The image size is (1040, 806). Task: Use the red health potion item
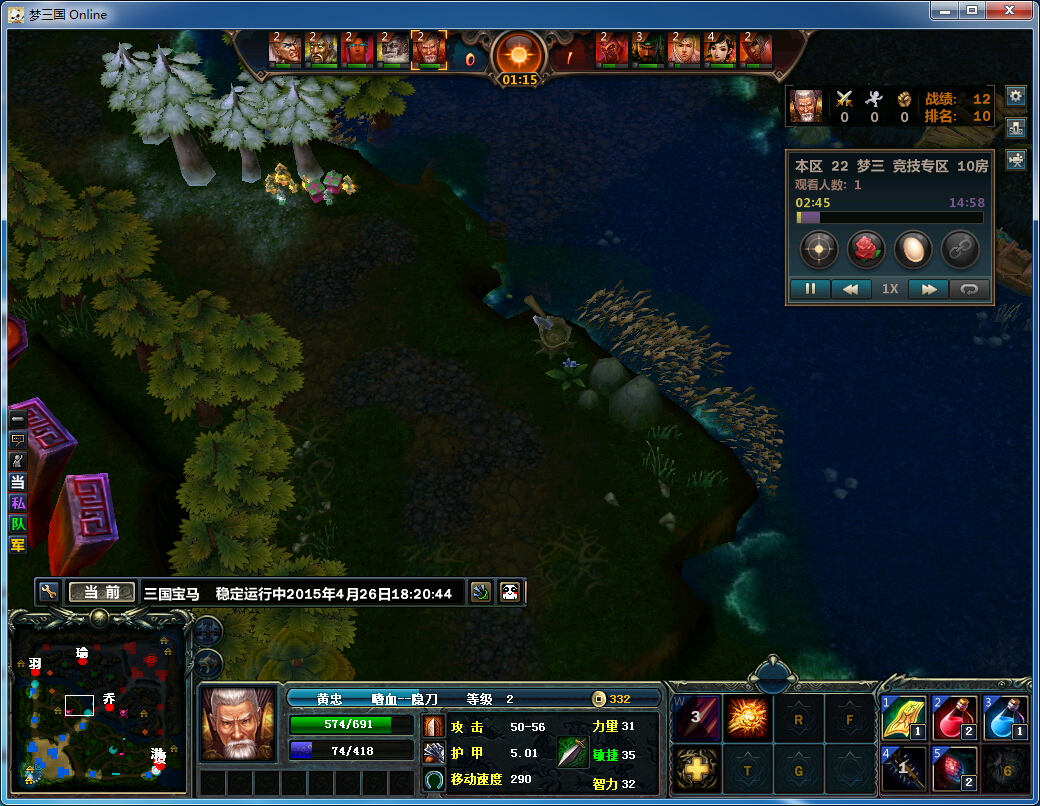point(954,718)
